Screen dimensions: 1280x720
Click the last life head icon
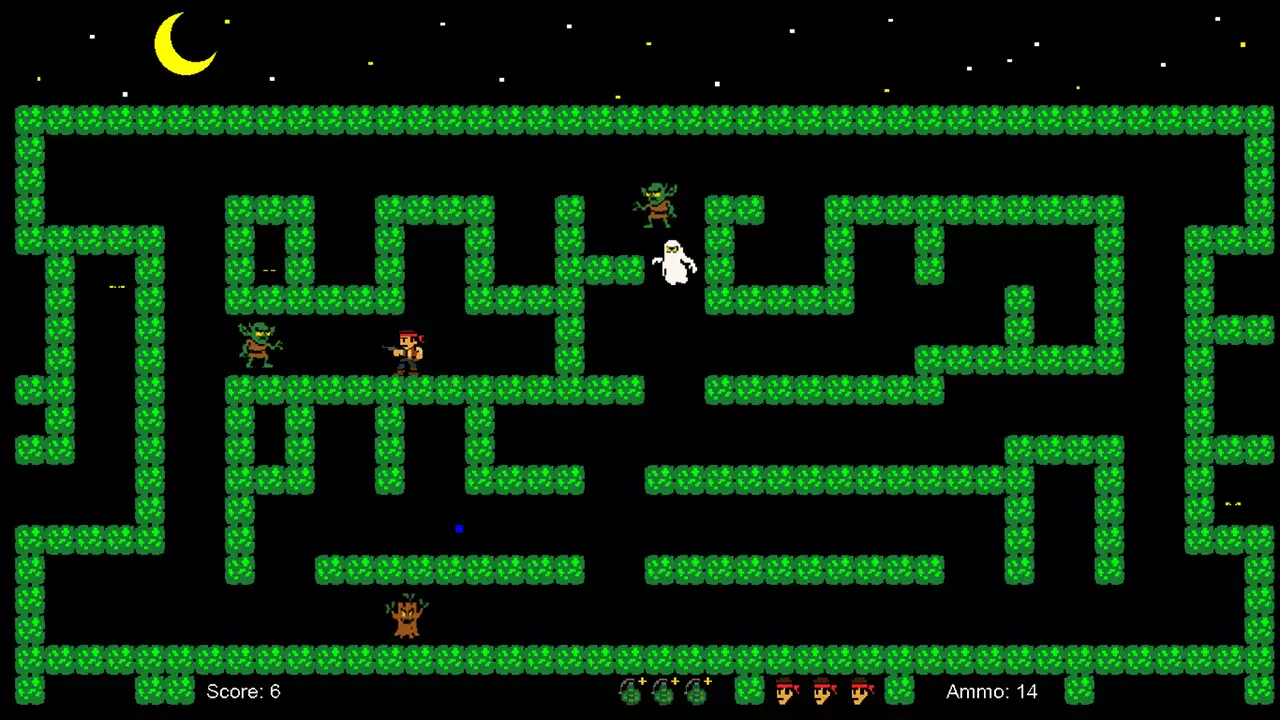[861, 691]
